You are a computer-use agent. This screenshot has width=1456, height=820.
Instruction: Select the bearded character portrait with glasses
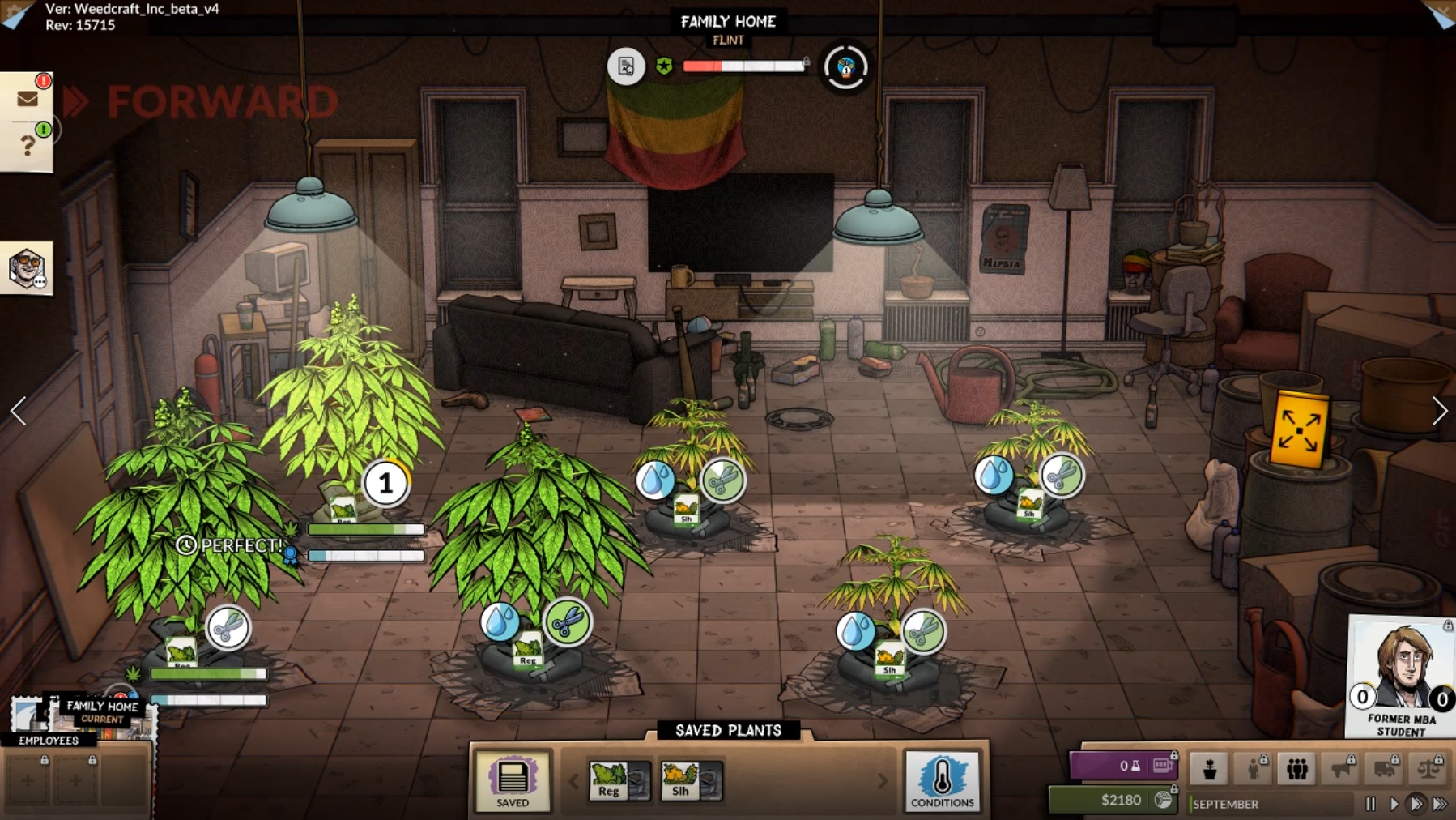(x=26, y=268)
